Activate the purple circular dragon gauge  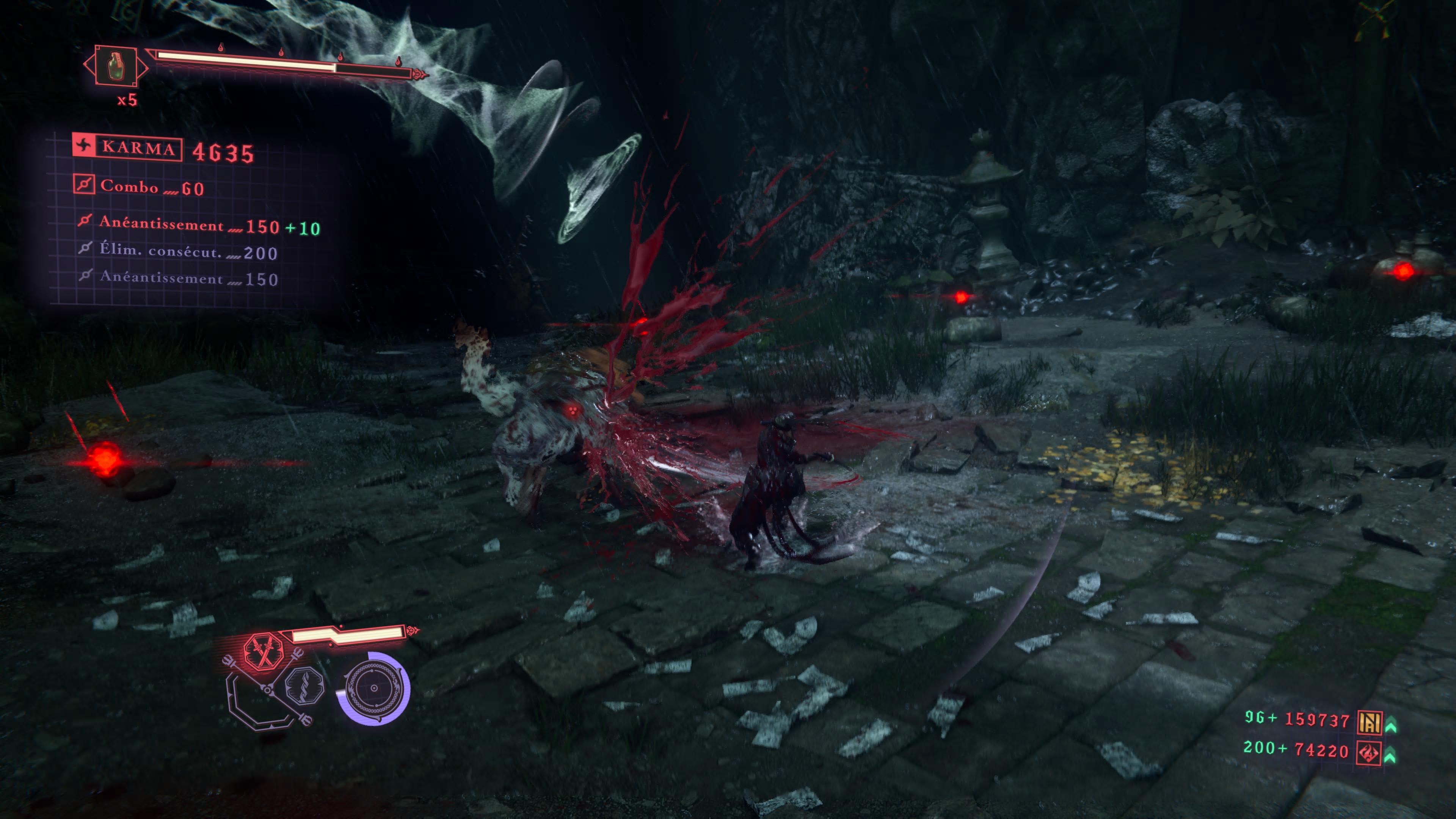[373, 688]
